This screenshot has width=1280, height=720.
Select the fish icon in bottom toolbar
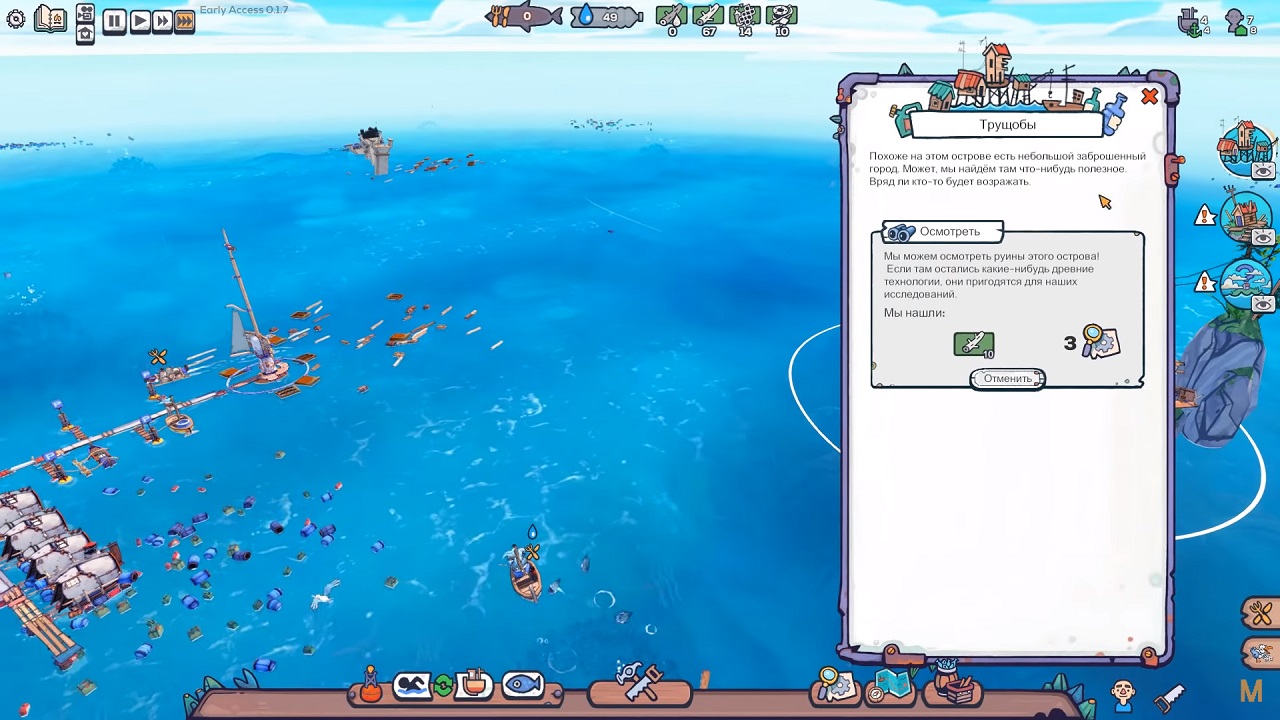click(522, 685)
